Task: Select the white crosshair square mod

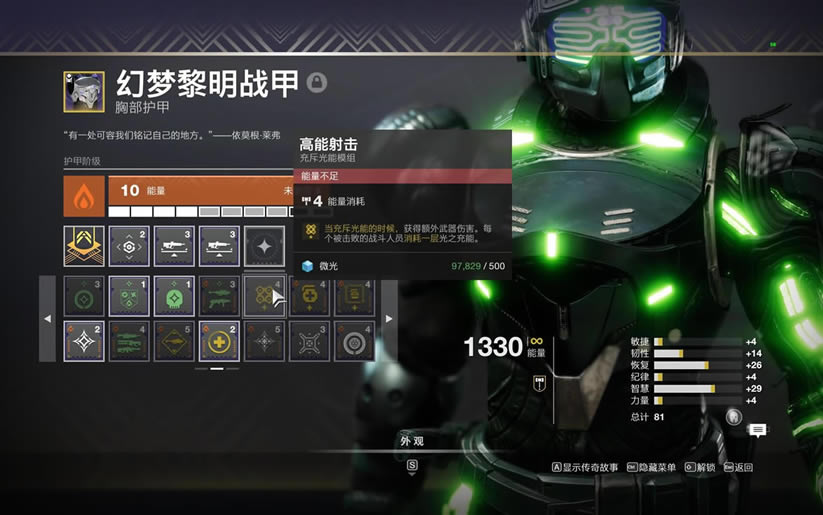Action: tap(309, 341)
